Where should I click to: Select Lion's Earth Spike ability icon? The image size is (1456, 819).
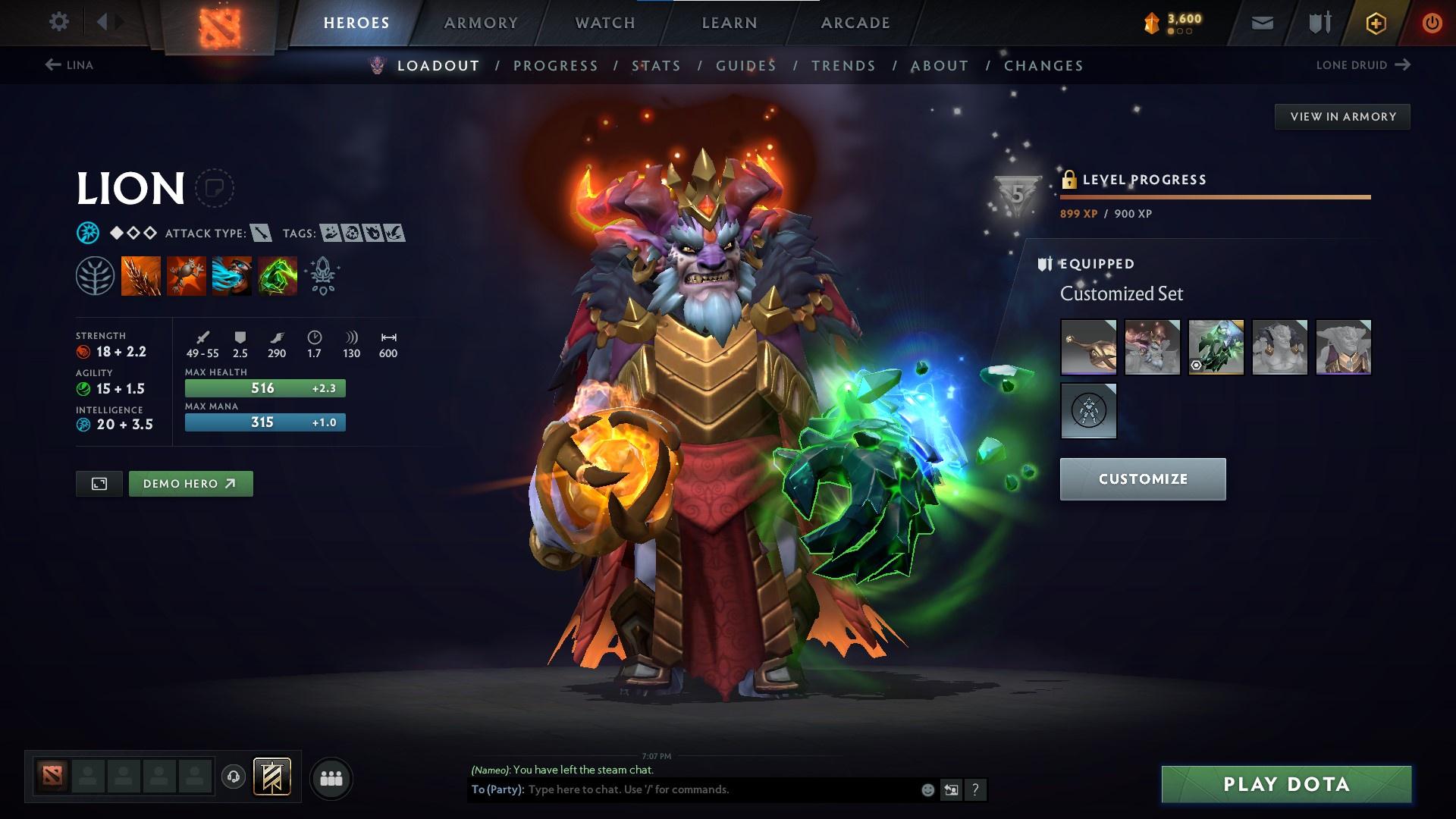(141, 275)
